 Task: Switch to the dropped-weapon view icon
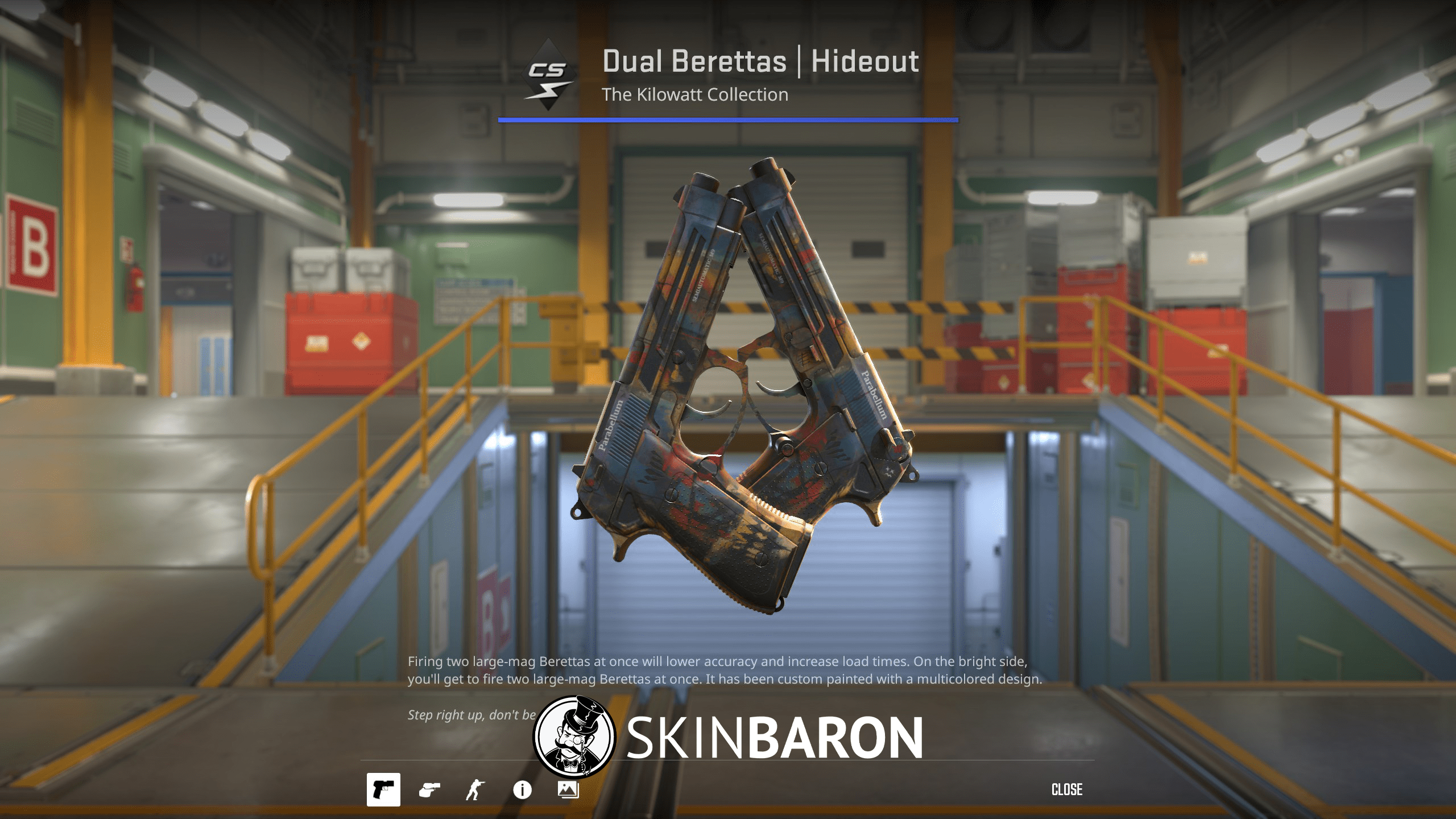click(431, 789)
